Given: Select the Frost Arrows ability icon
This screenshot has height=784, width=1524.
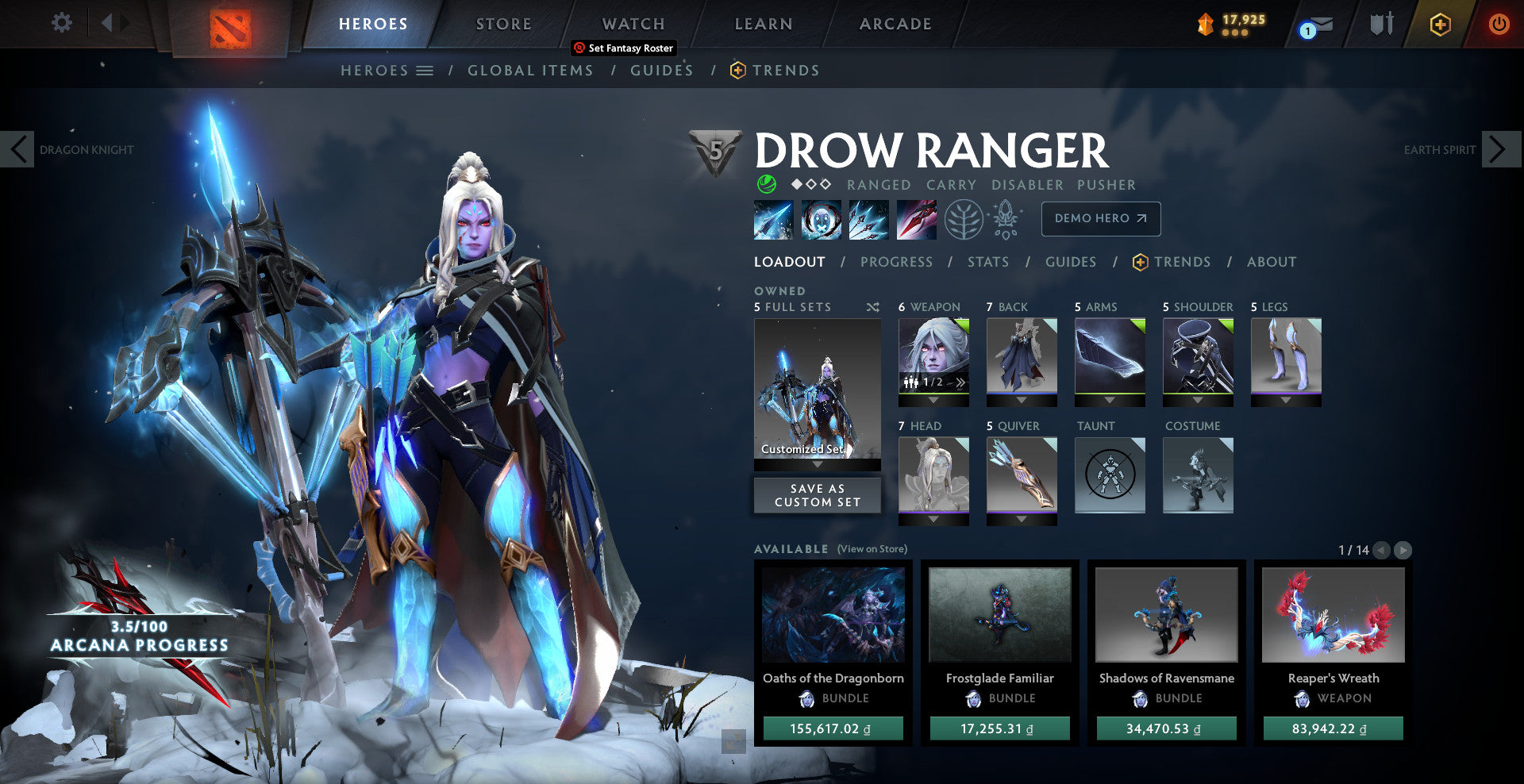Looking at the screenshot, I should coord(772,220).
